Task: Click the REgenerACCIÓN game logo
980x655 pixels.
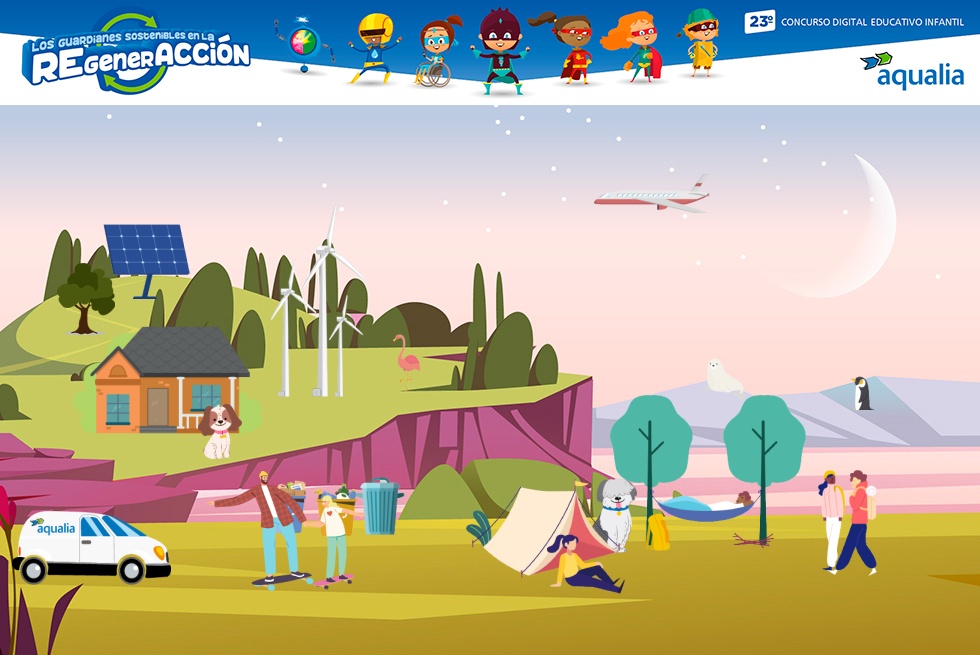Action: [x=137, y=55]
